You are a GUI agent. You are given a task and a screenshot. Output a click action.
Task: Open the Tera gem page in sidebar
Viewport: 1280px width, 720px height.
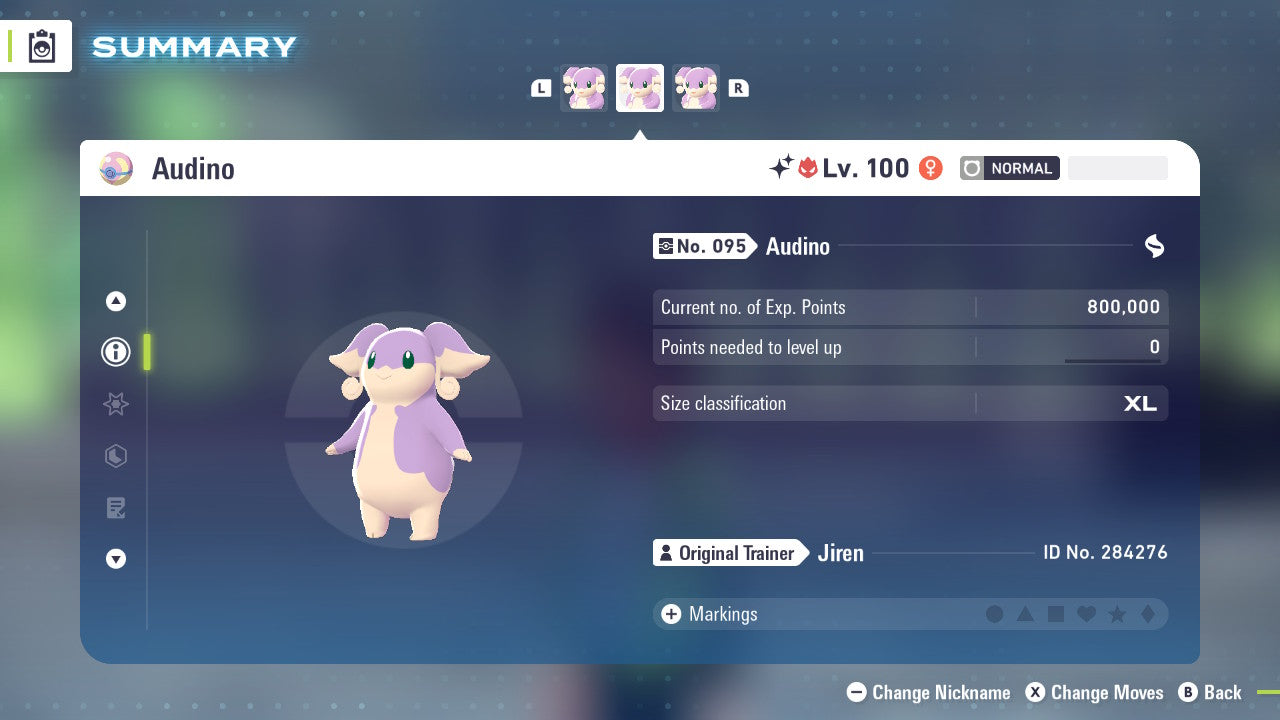[x=115, y=456]
